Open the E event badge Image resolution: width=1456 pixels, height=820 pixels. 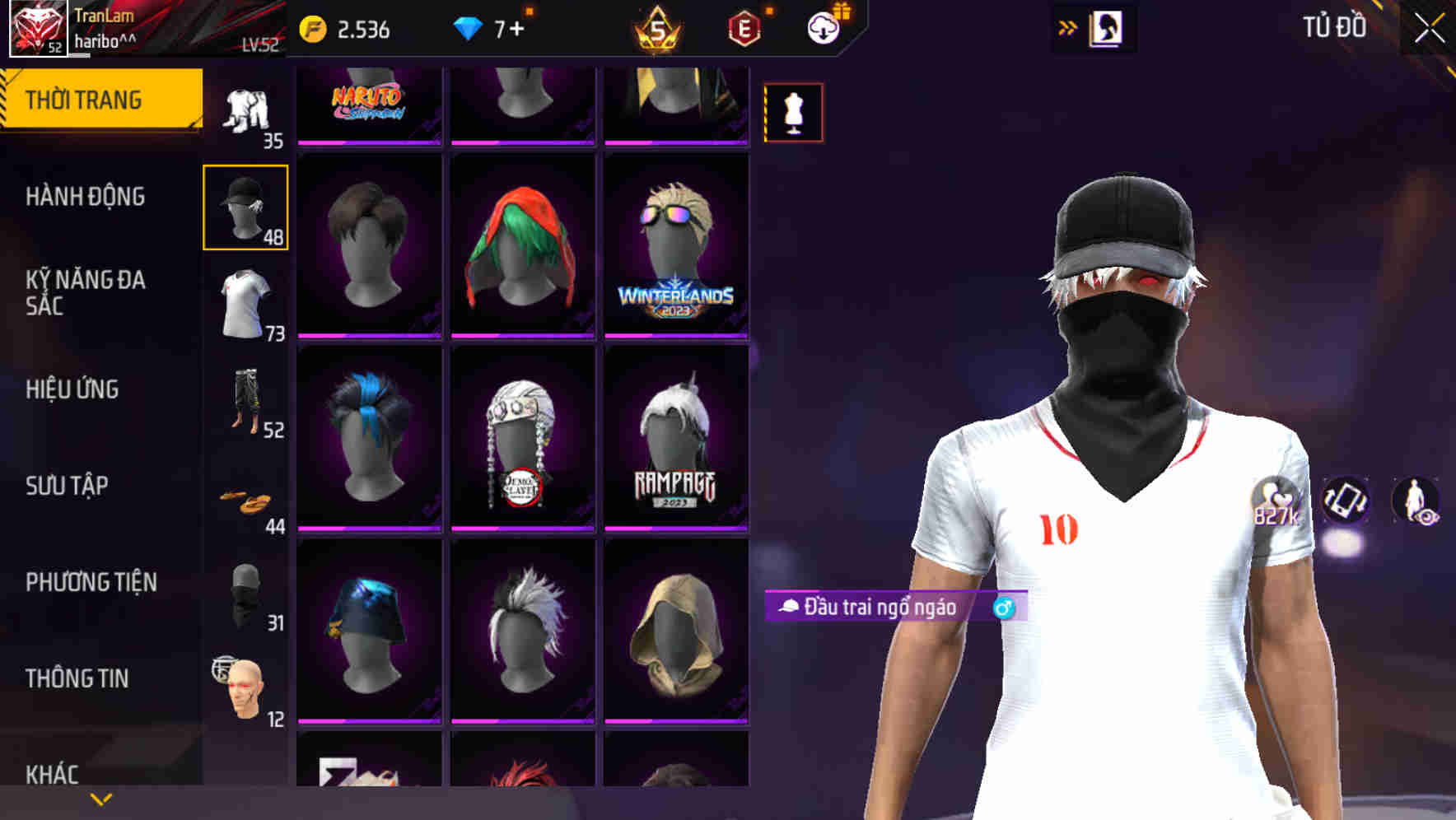[x=745, y=26]
